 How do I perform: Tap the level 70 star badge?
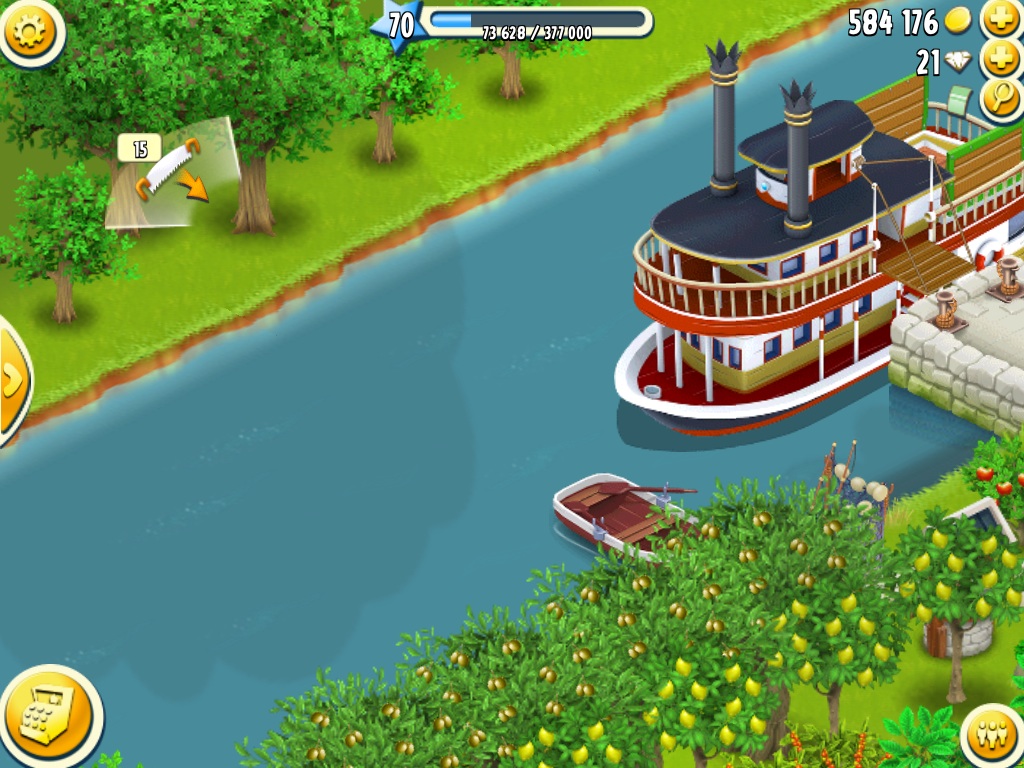[399, 24]
